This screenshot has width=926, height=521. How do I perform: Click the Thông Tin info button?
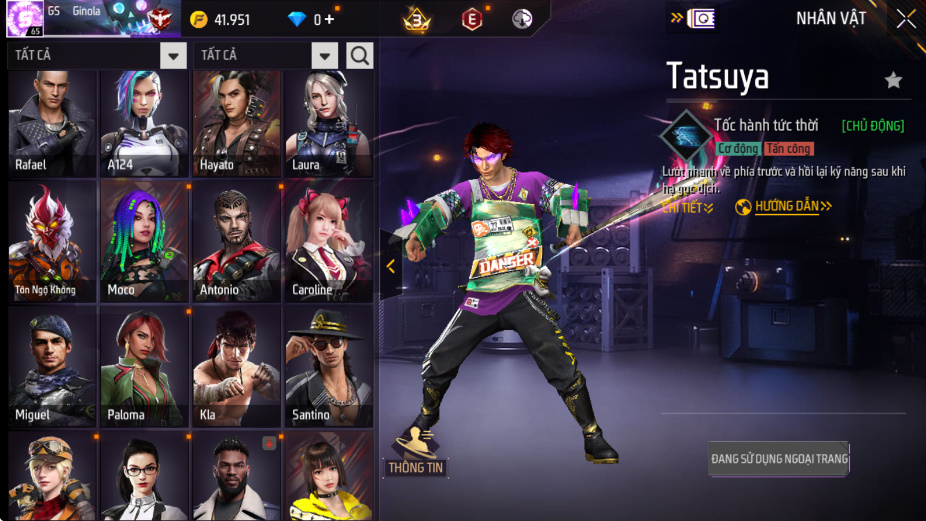(415, 452)
